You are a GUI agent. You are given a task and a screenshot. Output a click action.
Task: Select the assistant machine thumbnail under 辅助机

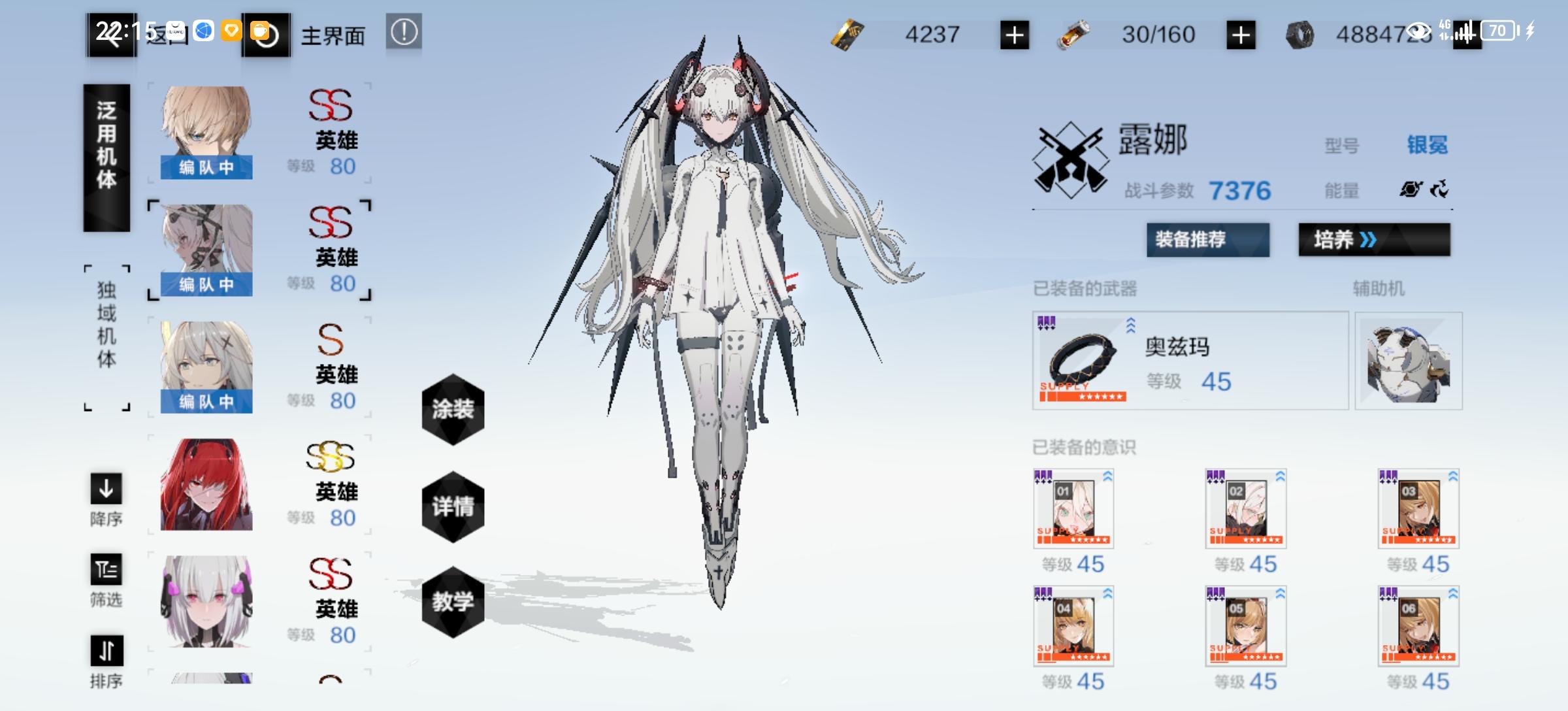click(1409, 361)
